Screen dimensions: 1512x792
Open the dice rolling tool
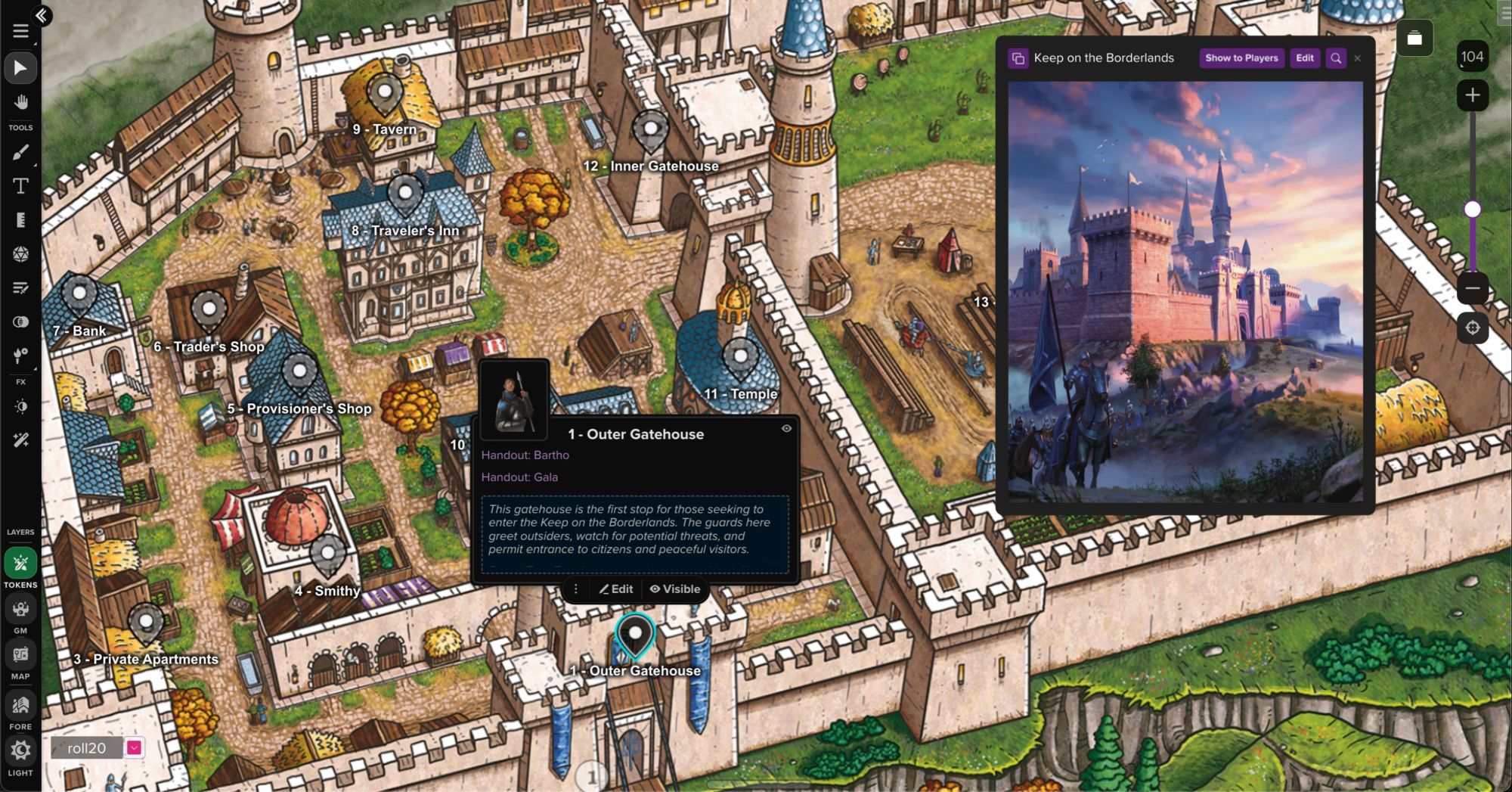pyautogui.click(x=21, y=256)
